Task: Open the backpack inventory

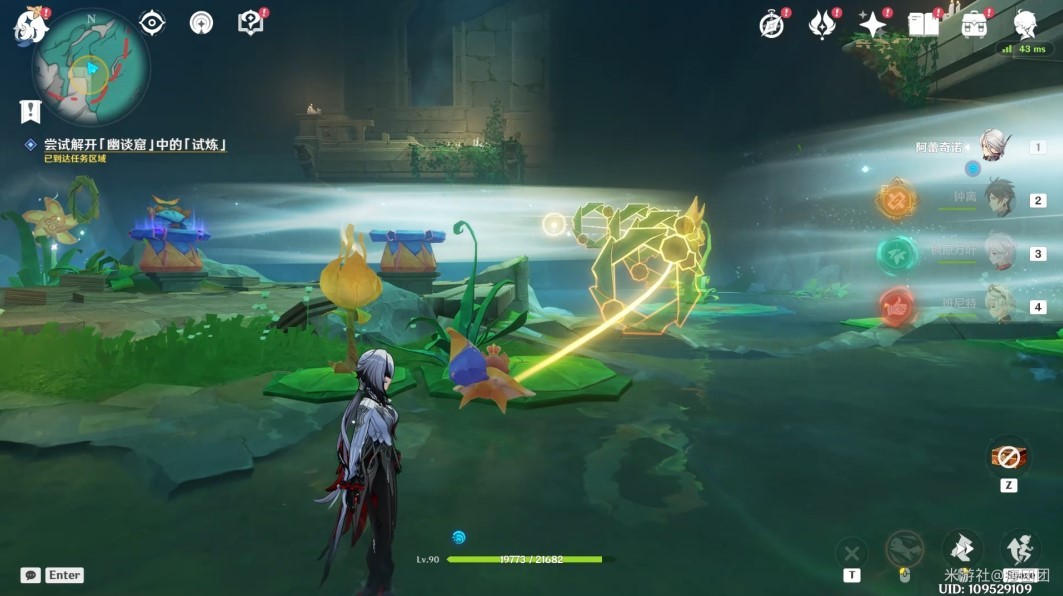Action: point(974,25)
